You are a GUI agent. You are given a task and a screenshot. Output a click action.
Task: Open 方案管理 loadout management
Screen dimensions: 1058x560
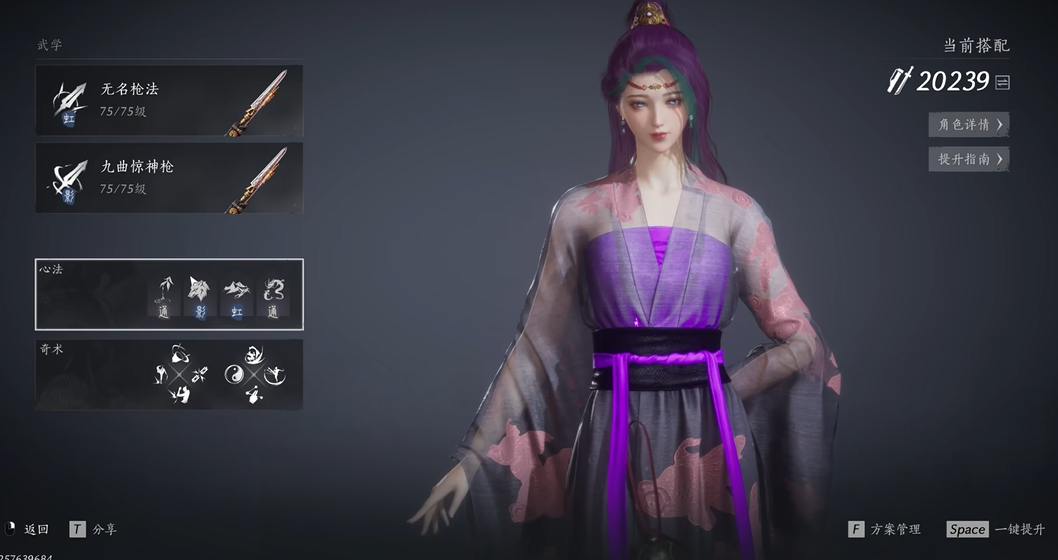point(885,529)
